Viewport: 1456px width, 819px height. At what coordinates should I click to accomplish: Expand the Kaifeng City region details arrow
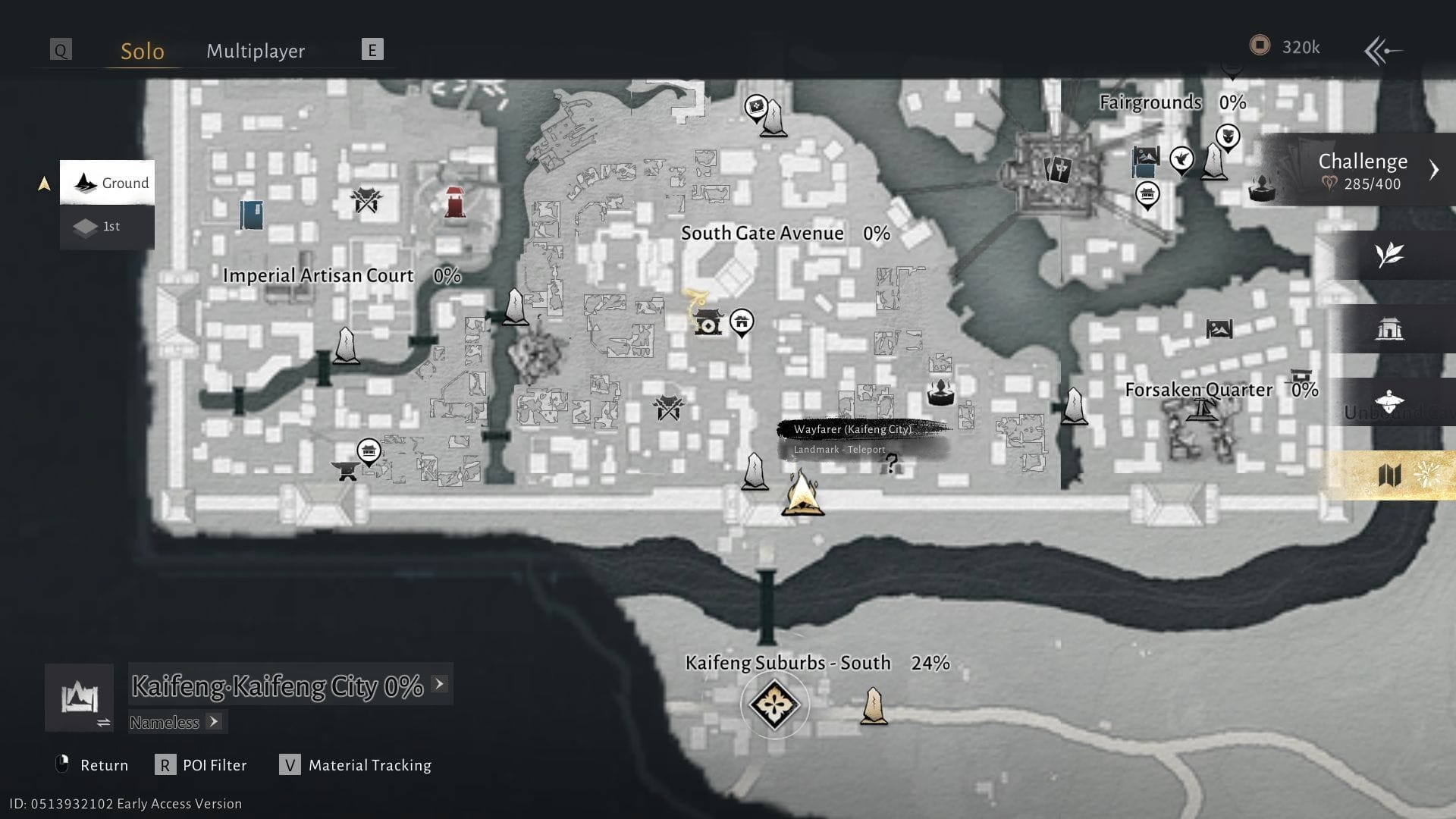pyautogui.click(x=438, y=682)
